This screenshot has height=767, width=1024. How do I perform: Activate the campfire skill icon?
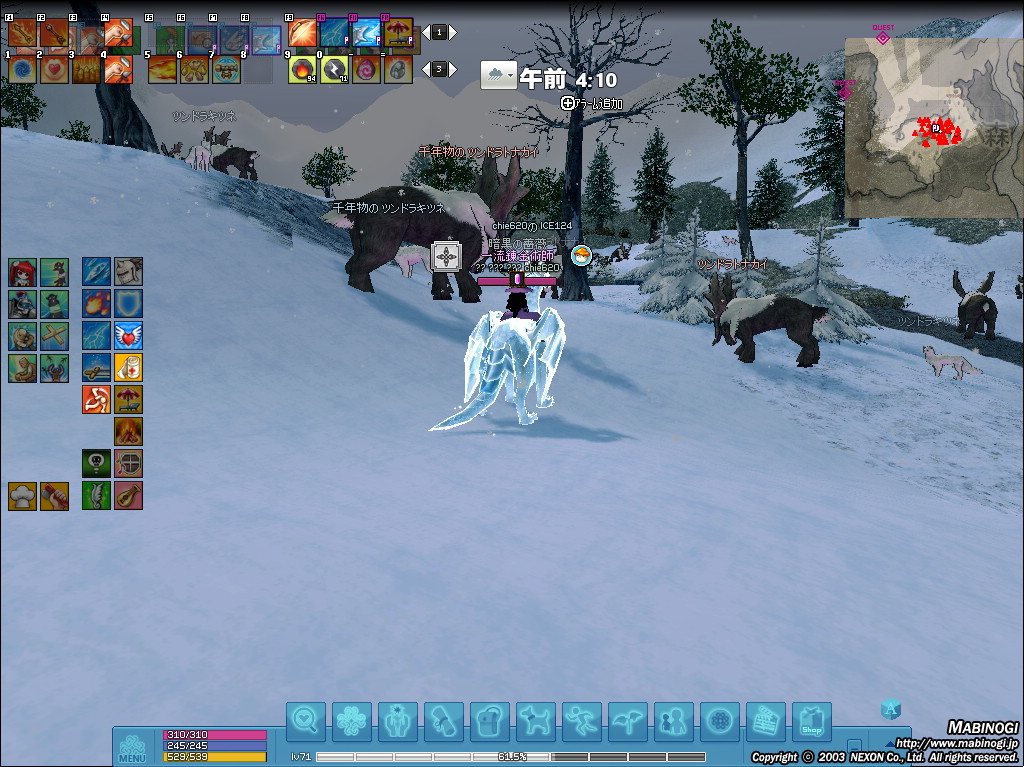click(128, 431)
